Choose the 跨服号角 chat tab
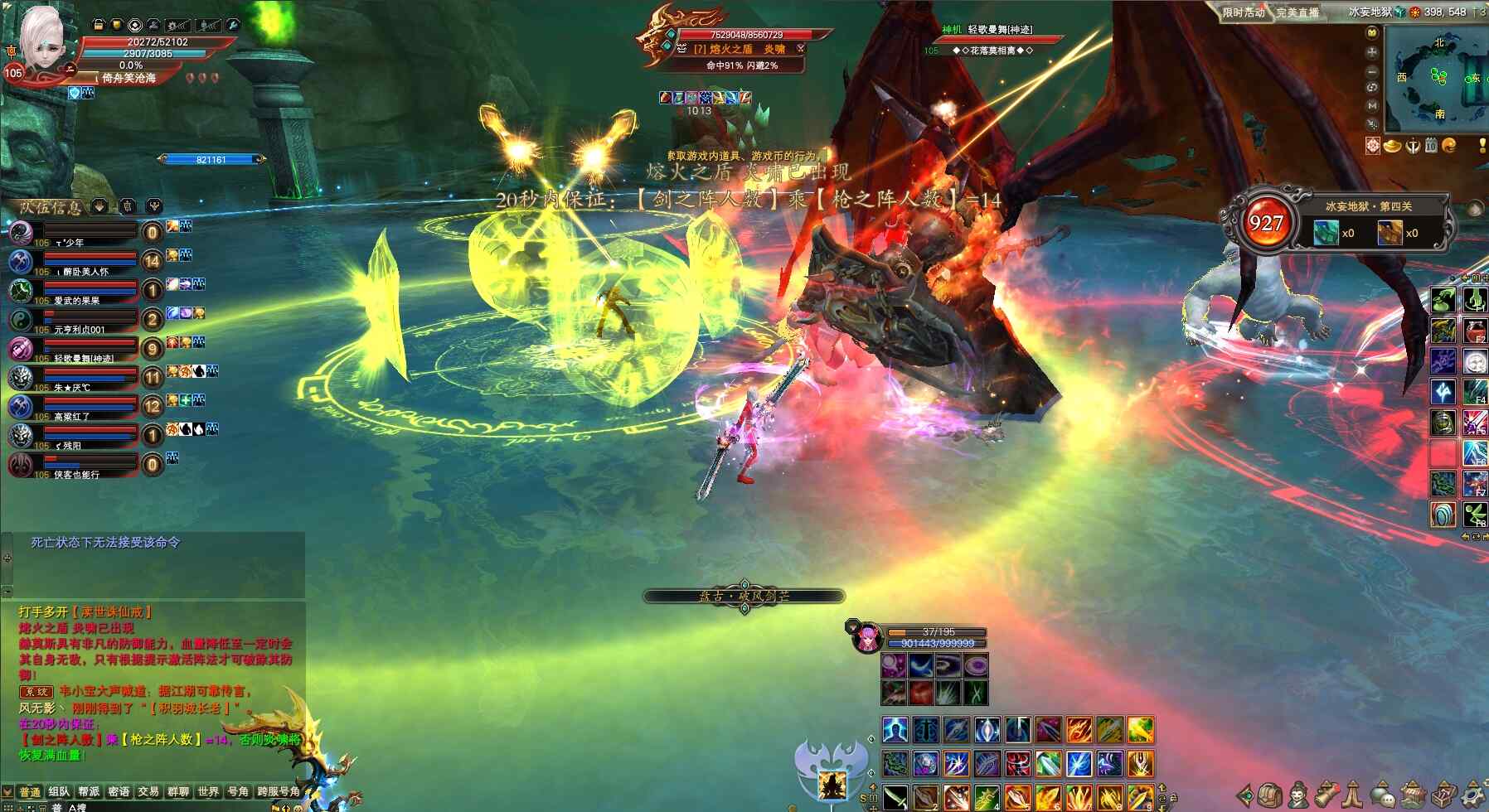1489x812 pixels. (279, 791)
